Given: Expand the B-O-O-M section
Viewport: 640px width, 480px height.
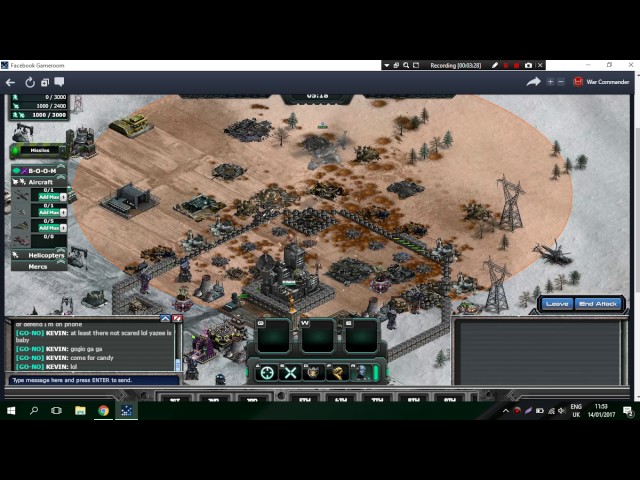Looking at the screenshot, I should 40,171.
